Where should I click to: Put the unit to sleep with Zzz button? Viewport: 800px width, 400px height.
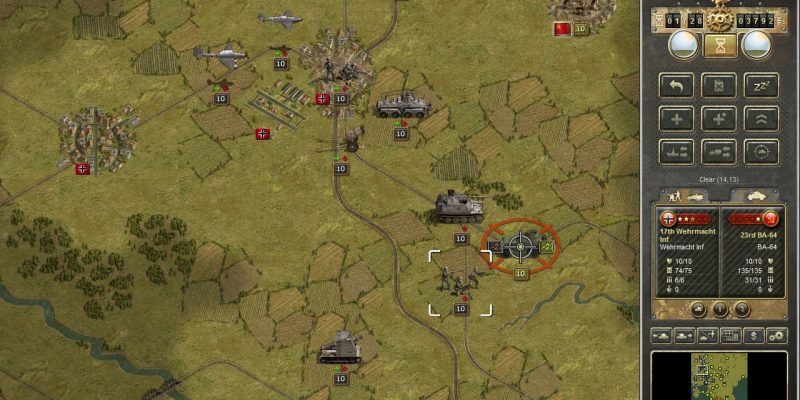point(762,86)
